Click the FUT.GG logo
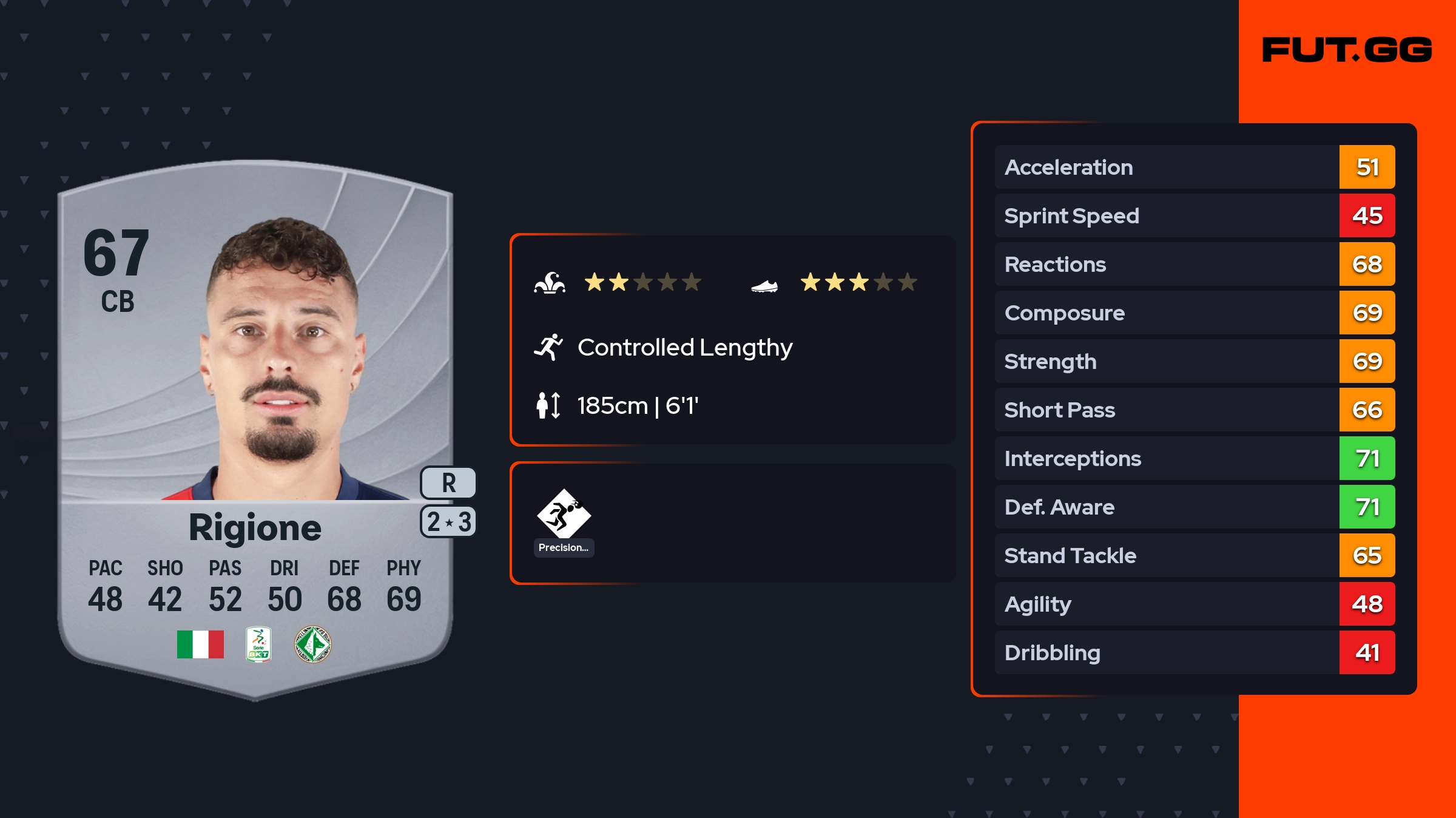This screenshot has height=818, width=1456. pos(1347,50)
